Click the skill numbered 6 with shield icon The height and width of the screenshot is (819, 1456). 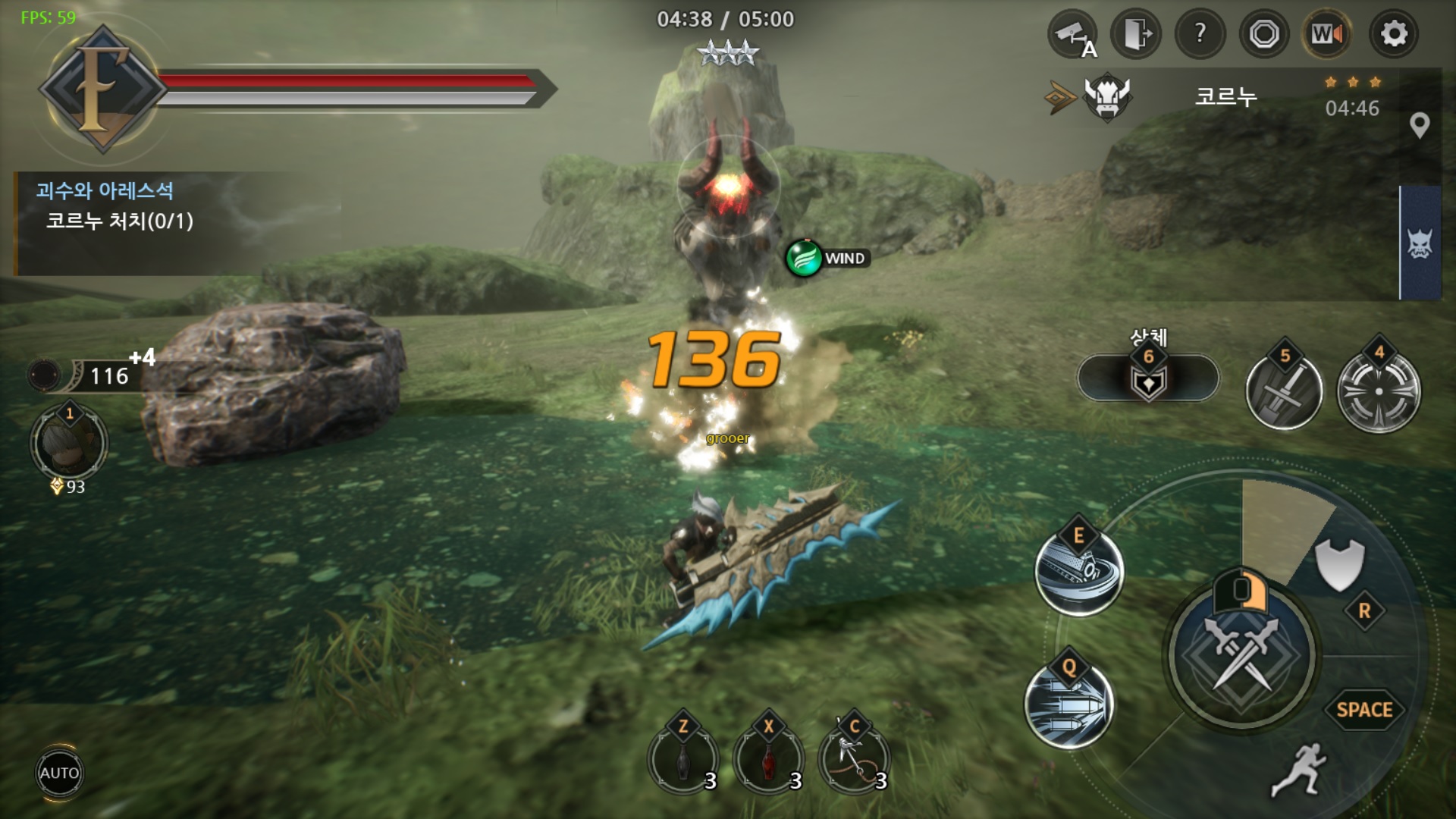coord(1148,378)
